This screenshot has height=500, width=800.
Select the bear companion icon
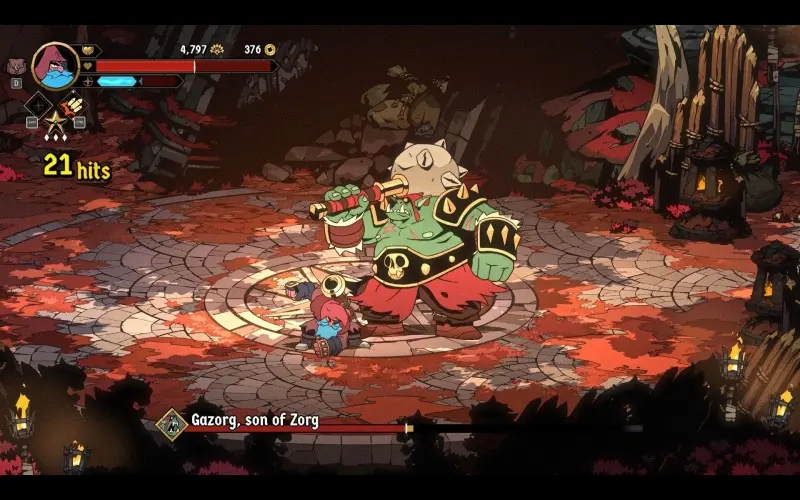coord(15,67)
